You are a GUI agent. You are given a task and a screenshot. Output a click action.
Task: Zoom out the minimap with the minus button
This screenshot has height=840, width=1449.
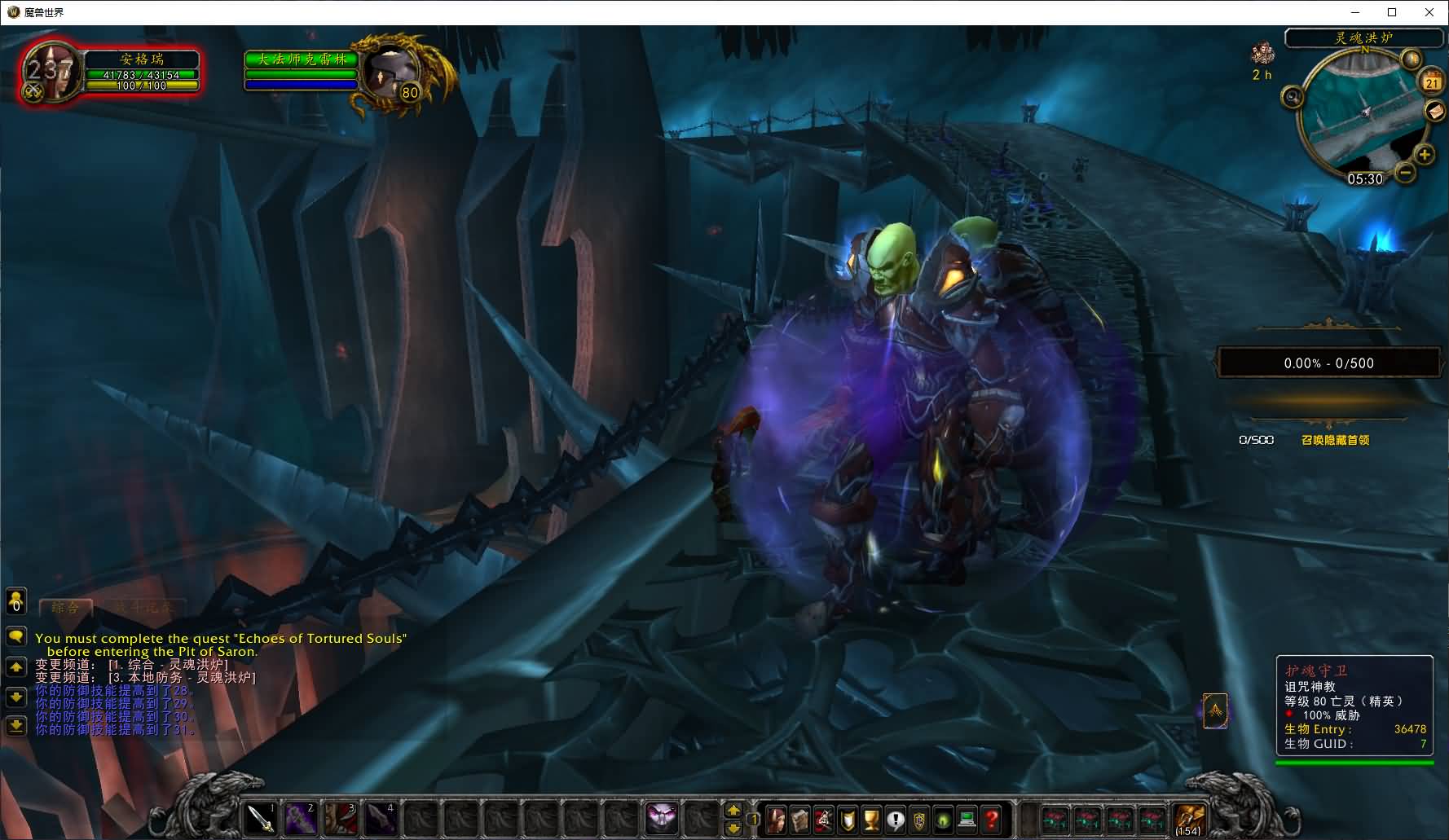click(1405, 172)
